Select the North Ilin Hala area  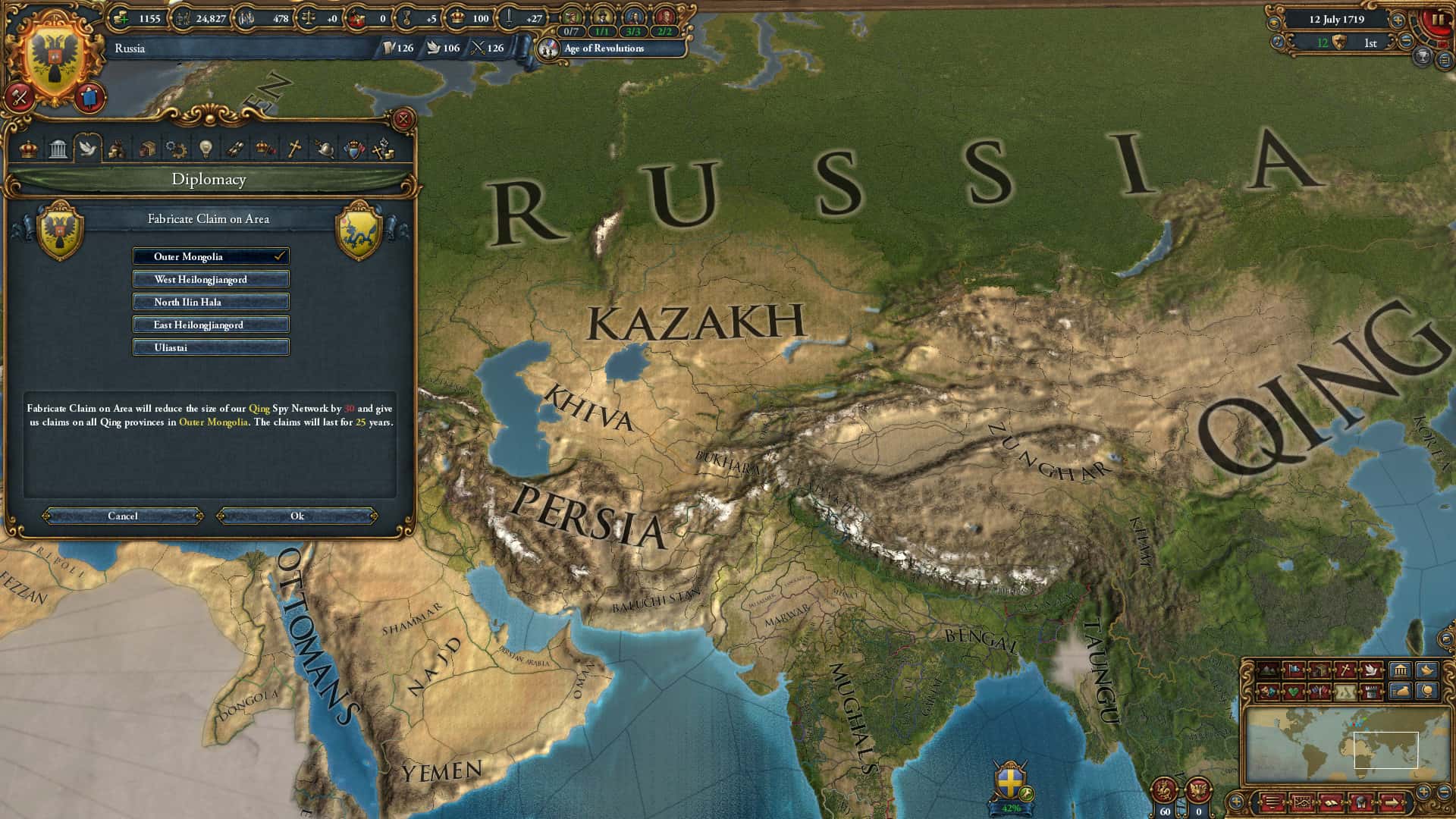tap(210, 302)
